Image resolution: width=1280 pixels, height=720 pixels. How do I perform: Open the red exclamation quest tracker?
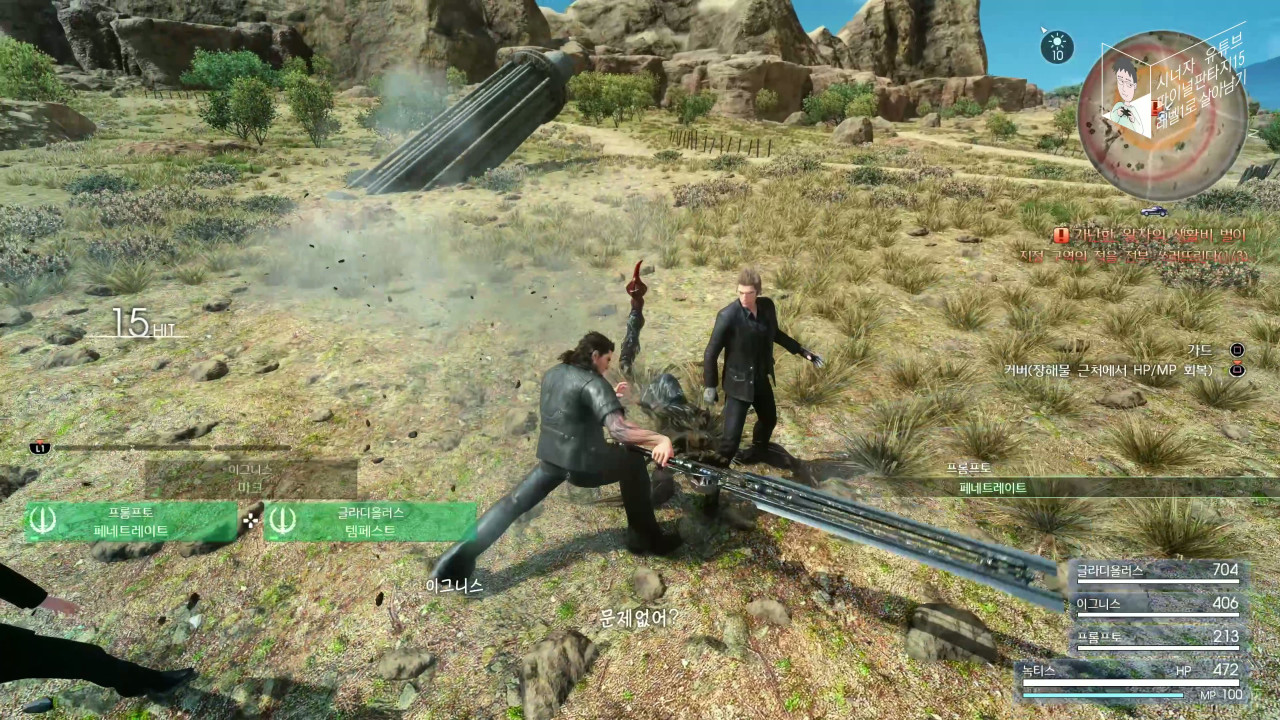click(1061, 234)
